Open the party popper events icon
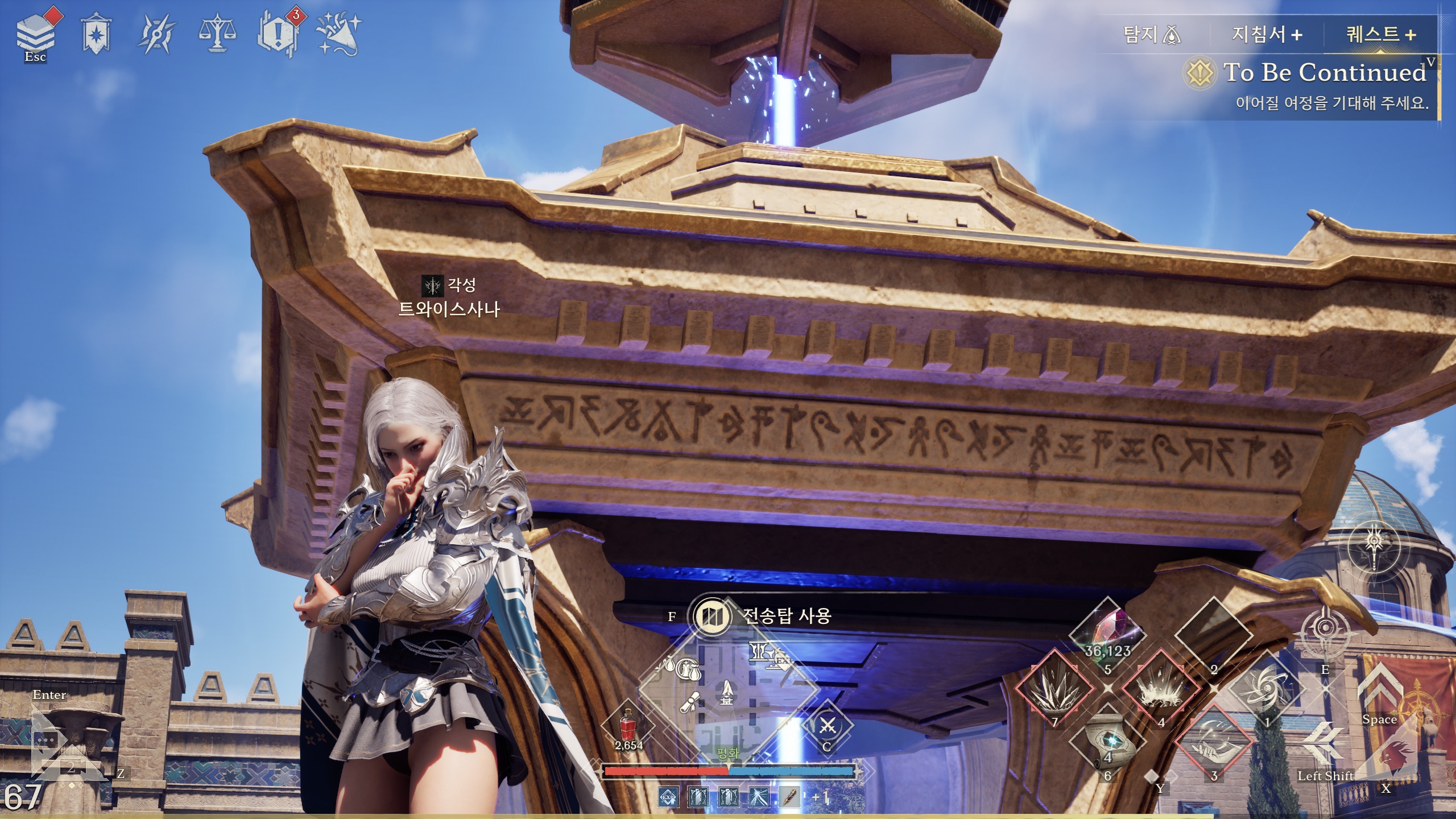The image size is (1456, 819). click(339, 34)
